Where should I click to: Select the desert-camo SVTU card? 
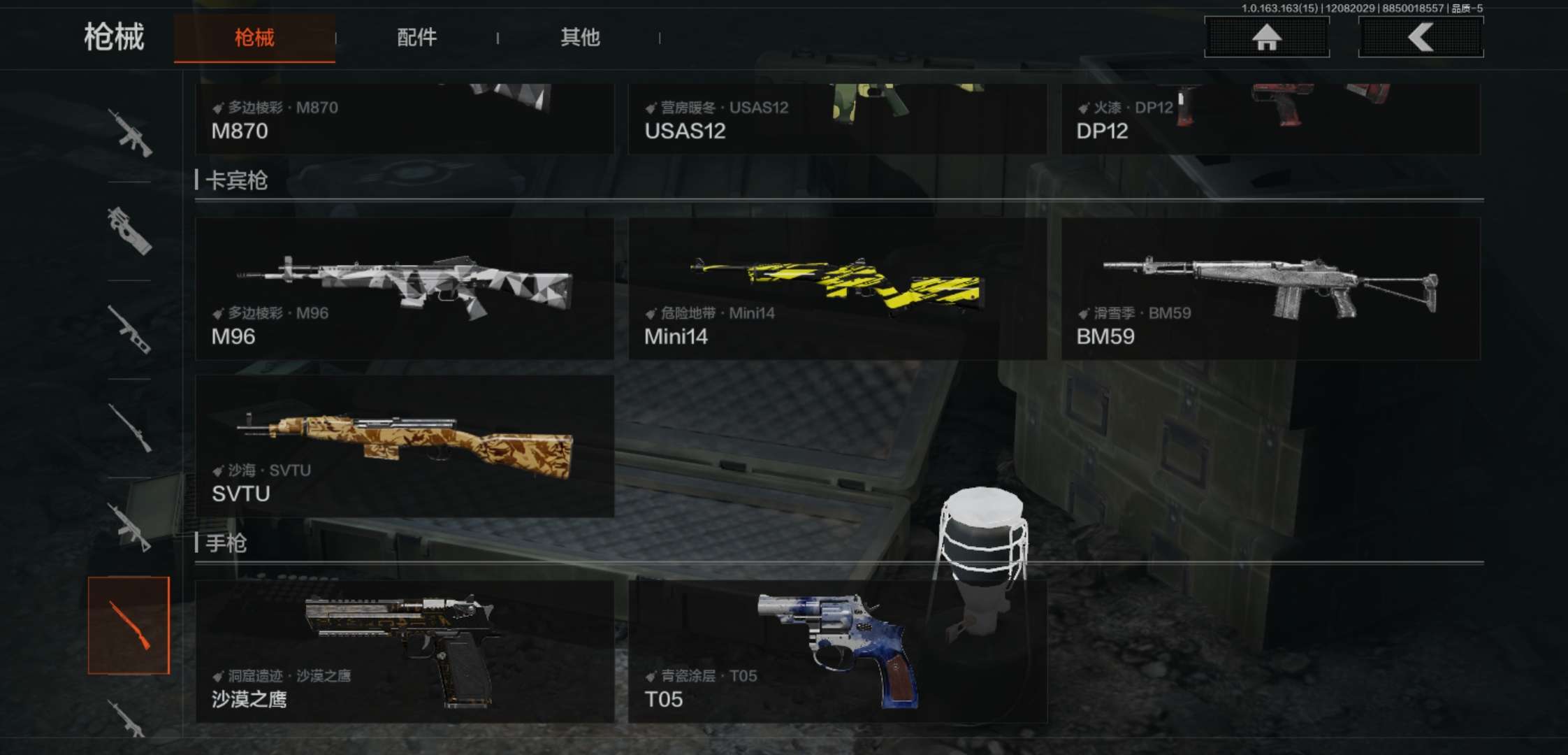405,446
